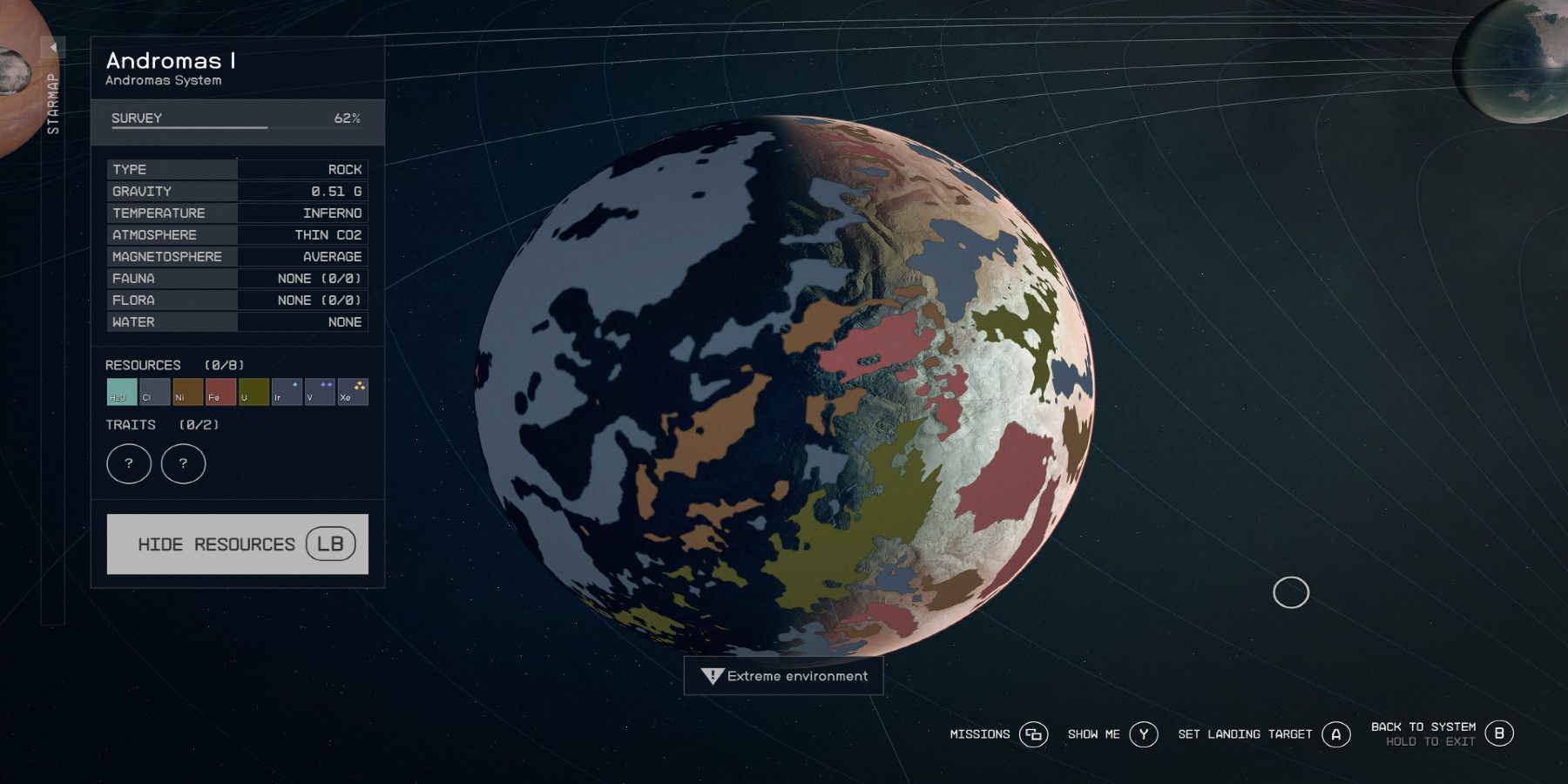Screen dimensions: 1568x784
Task: Expand the Resources section header
Action: (143, 365)
